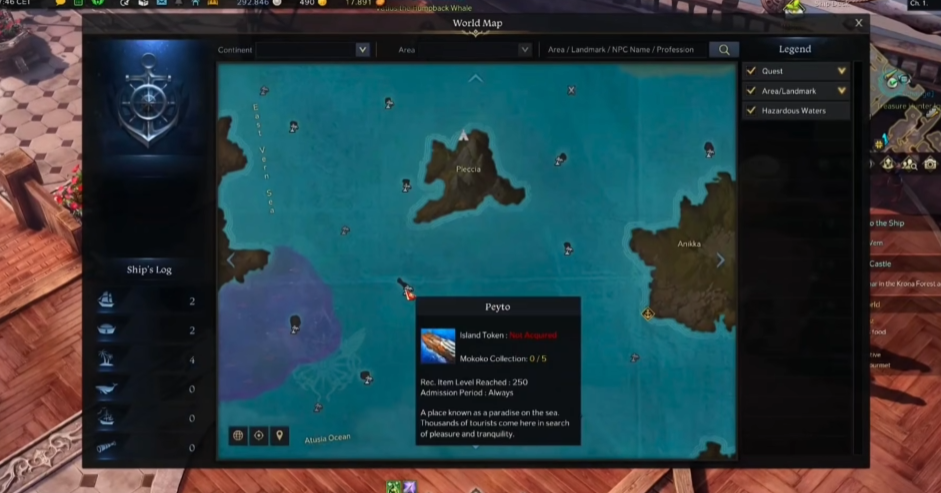Select the Peyto island ship marker
Viewport: 941px width, 493px height.
click(x=405, y=290)
